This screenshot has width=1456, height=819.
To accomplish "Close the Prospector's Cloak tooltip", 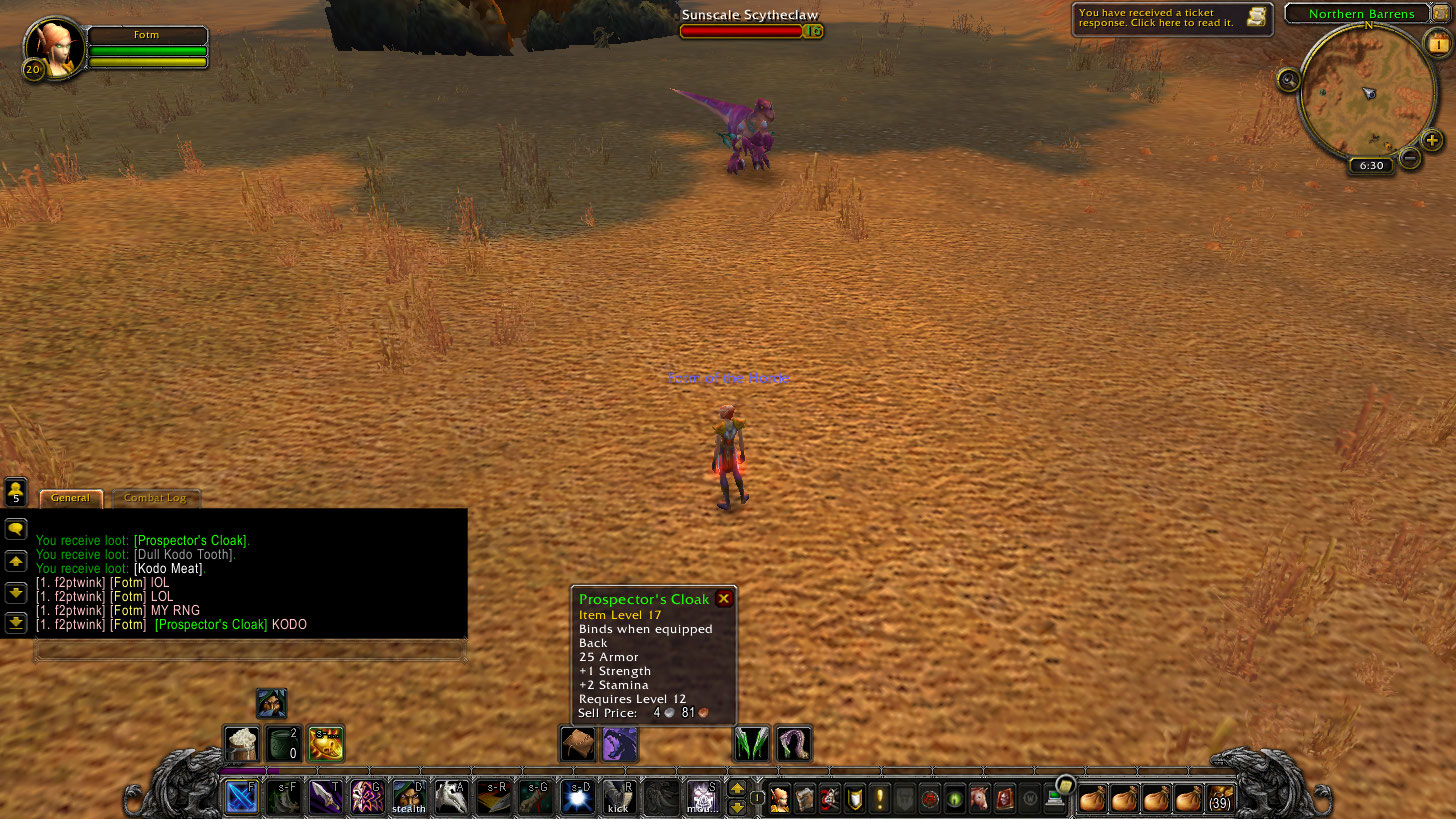I will [x=724, y=599].
